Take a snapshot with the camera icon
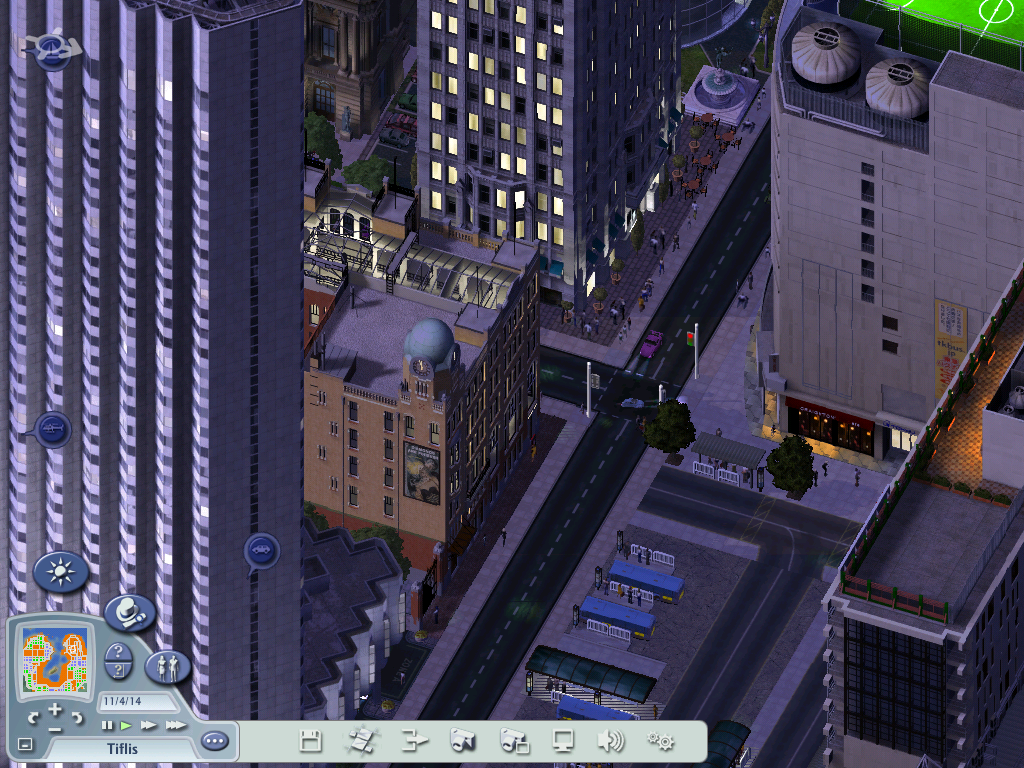 (x=462, y=741)
